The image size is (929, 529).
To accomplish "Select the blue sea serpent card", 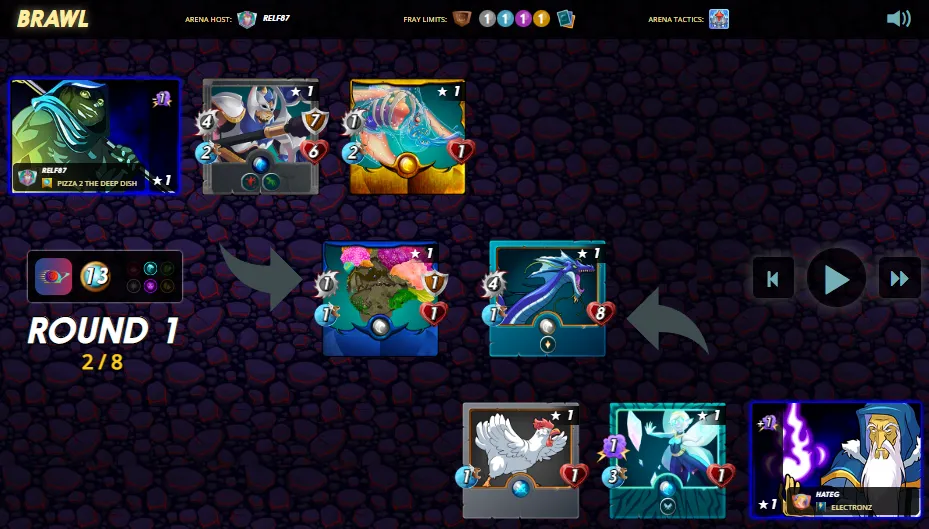I will point(547,298).
